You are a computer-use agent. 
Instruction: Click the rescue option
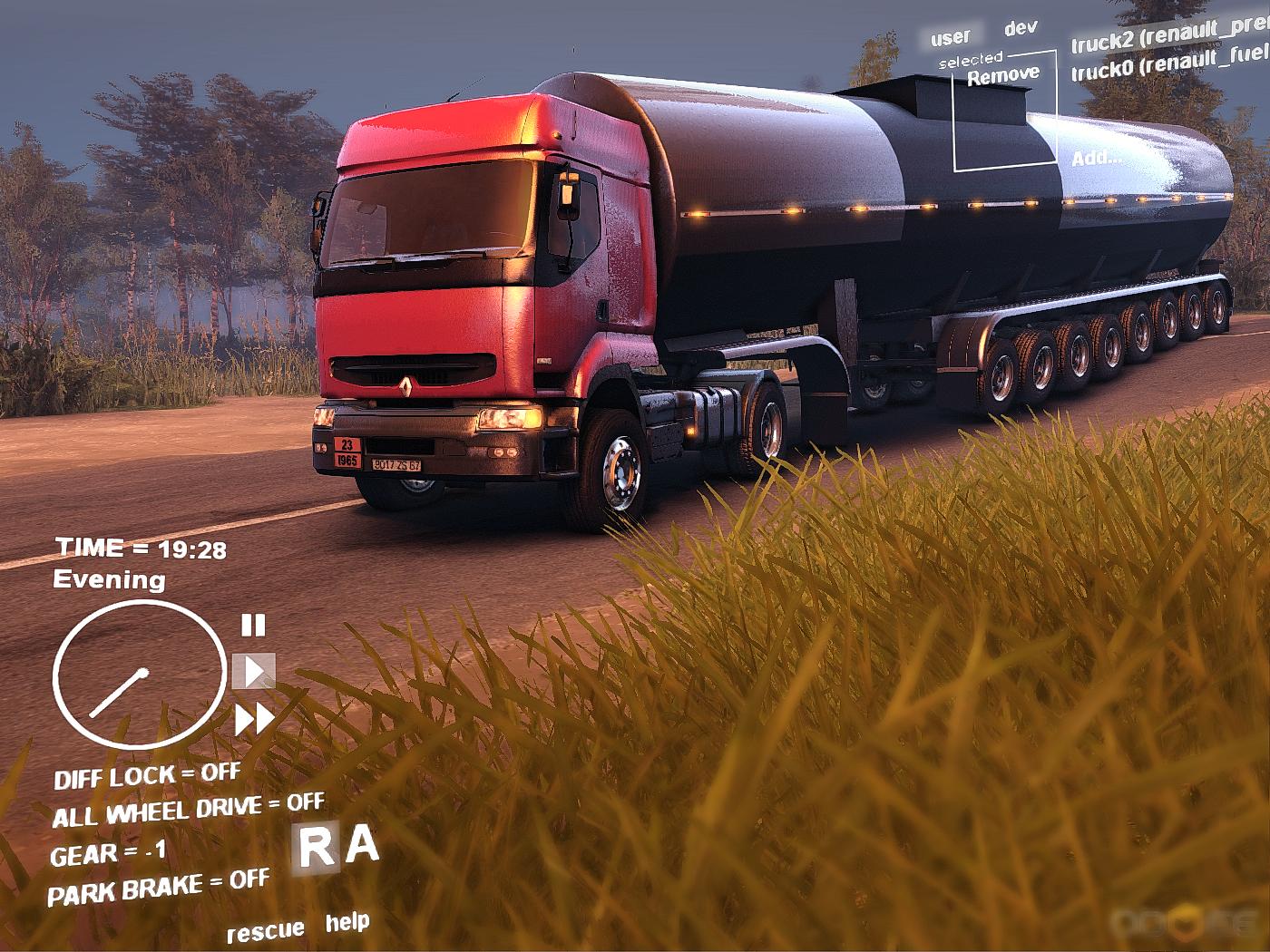(x=265, y=931)
